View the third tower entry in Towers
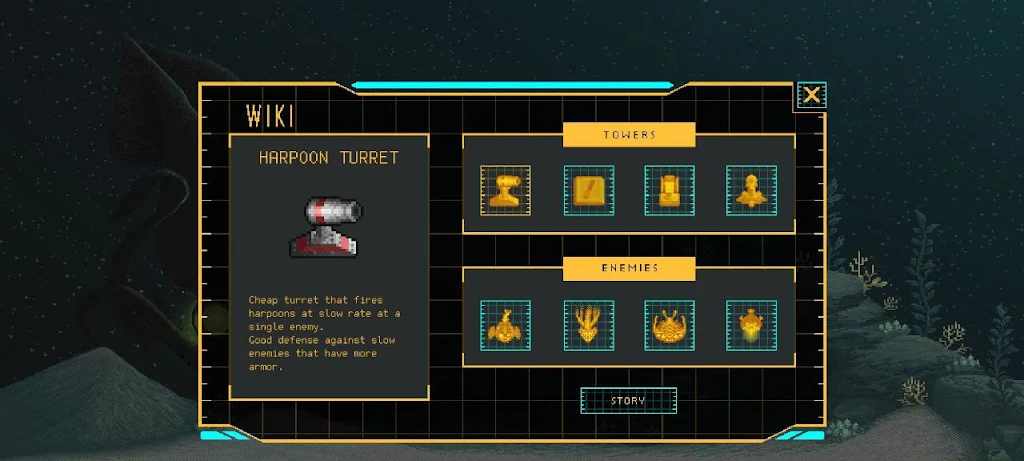The width and height of the screenshot is (1024, 461). pos(669,190)
